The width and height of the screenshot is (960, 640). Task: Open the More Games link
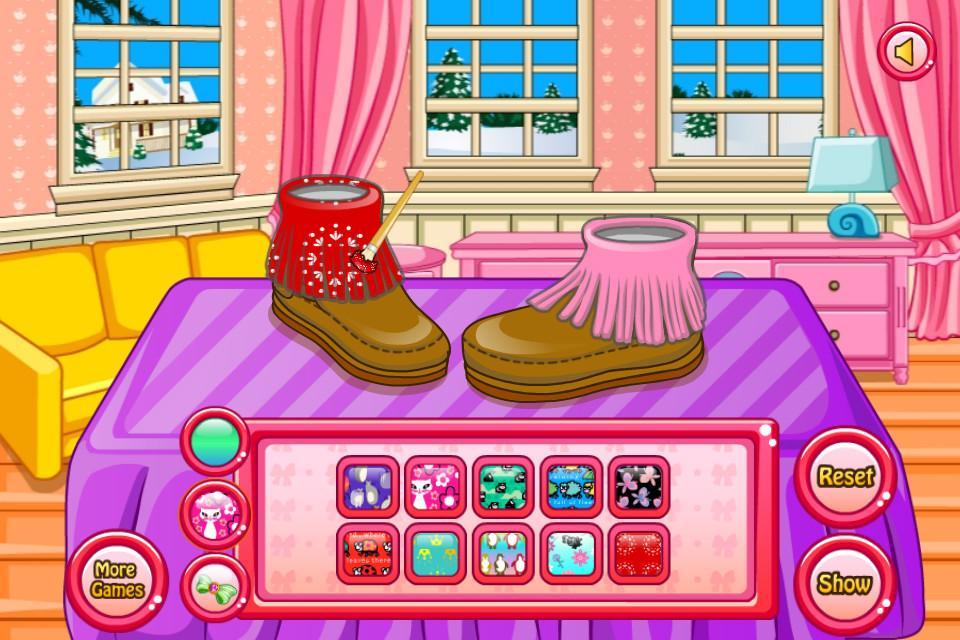pos(118,580)
